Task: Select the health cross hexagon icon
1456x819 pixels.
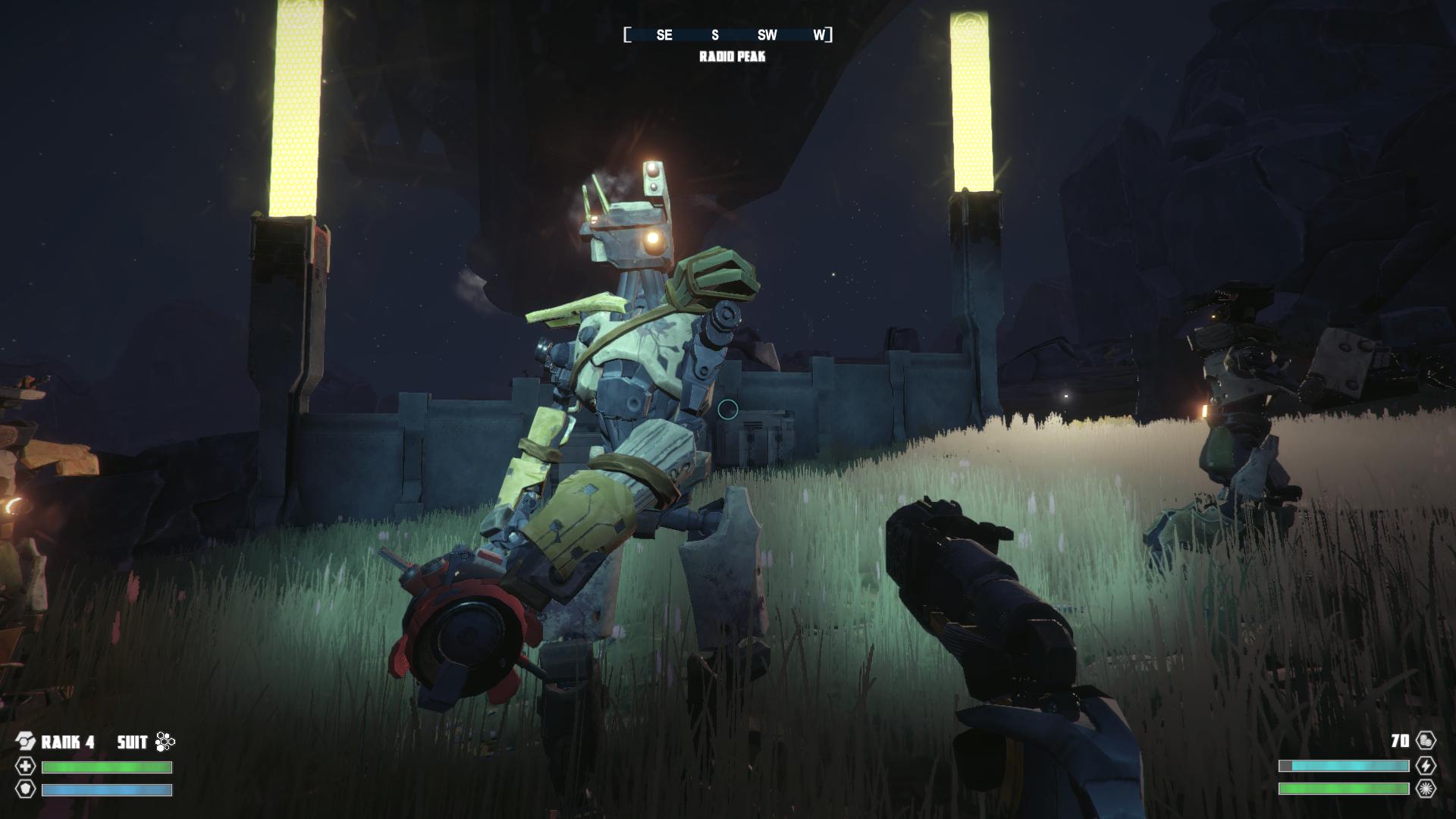Action: (26, 767)
